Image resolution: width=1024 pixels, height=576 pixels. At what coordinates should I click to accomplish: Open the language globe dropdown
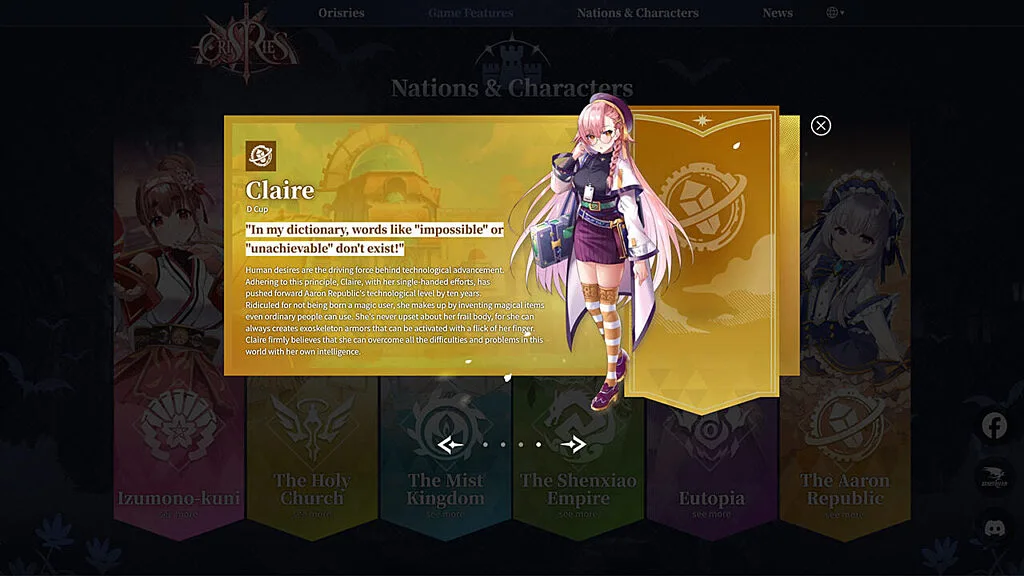coord(834,13)
